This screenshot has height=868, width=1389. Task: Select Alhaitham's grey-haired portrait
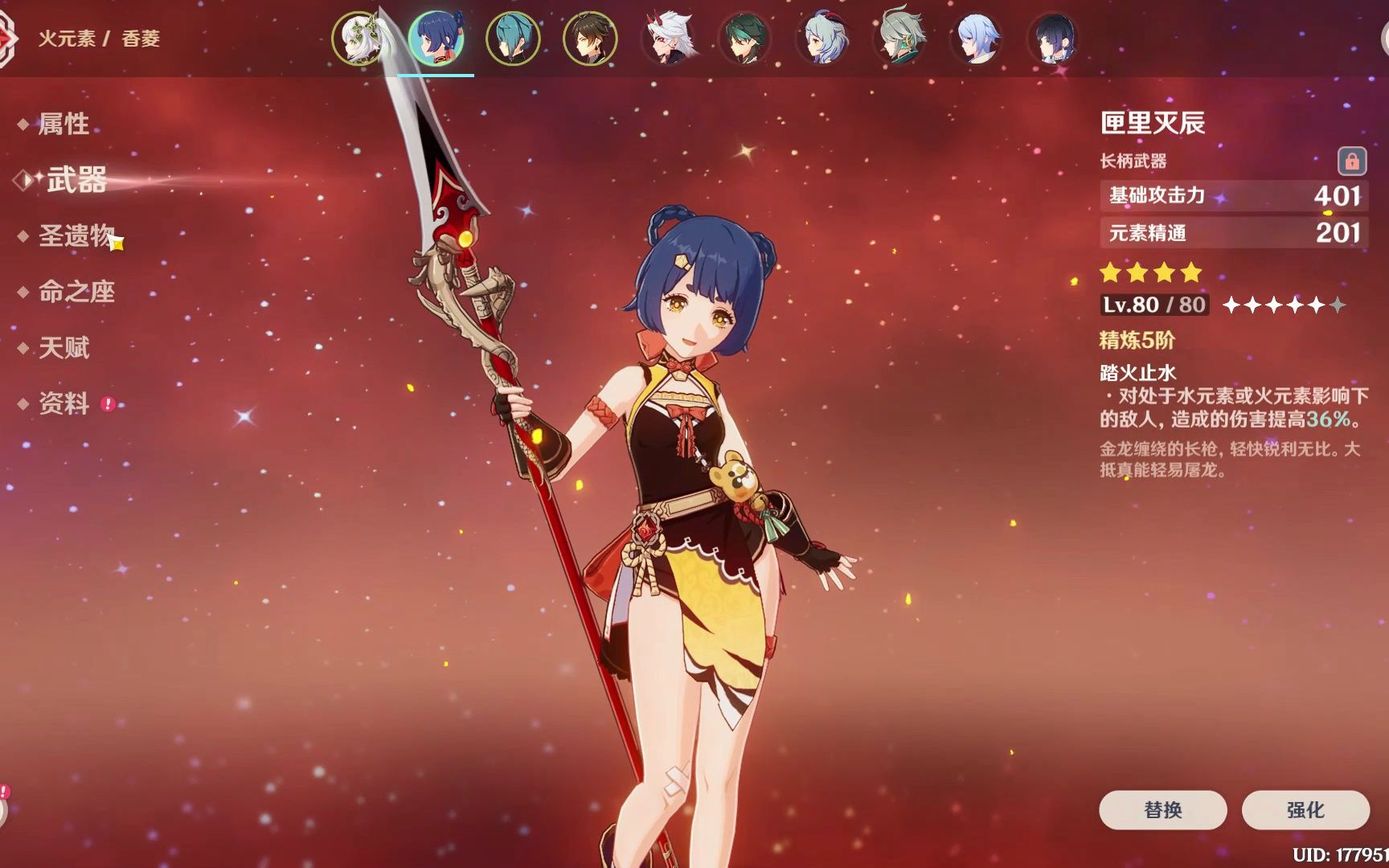(899, 39)
